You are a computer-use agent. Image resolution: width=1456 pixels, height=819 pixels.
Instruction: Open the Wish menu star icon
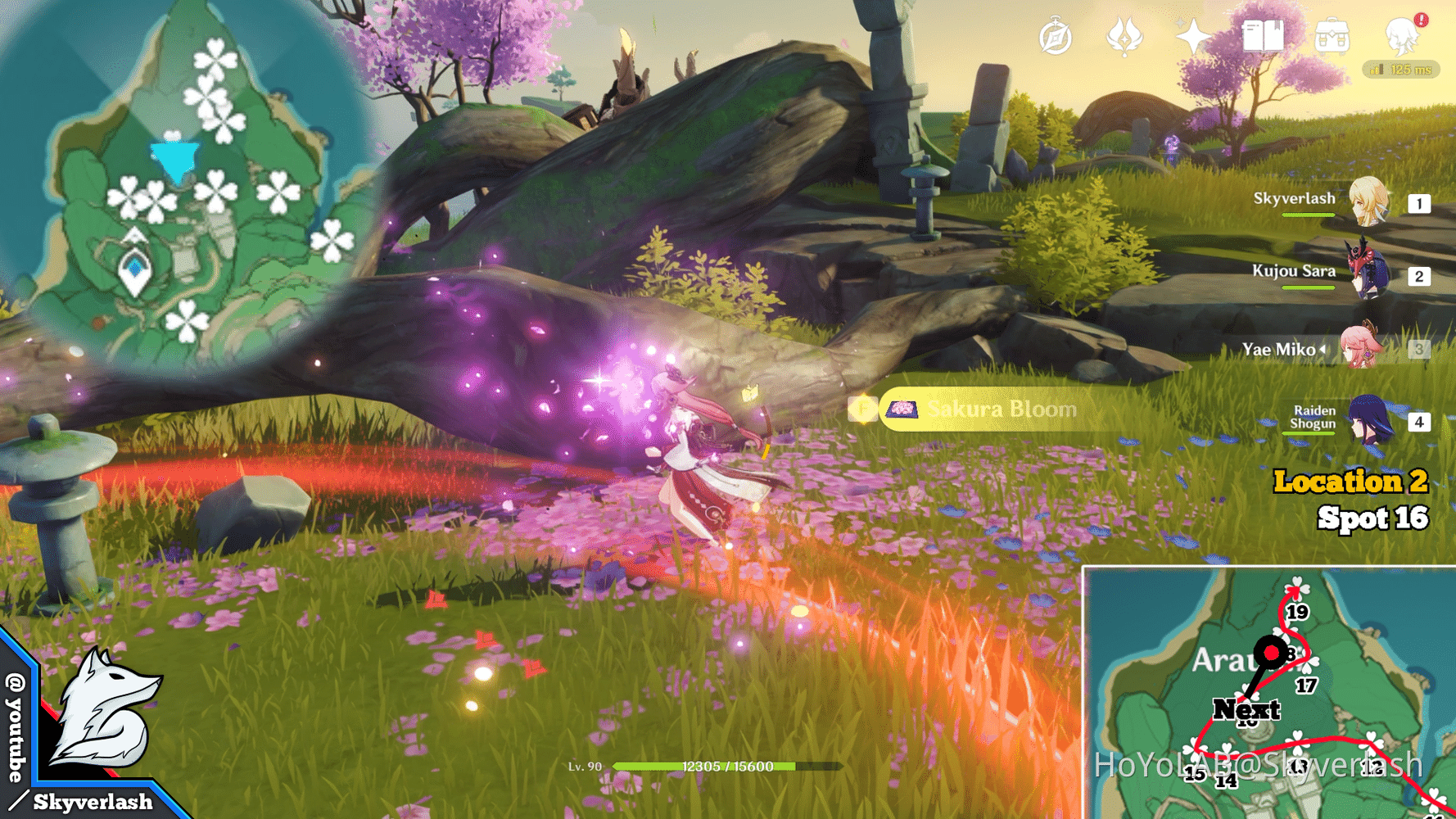pos(1192,36)
